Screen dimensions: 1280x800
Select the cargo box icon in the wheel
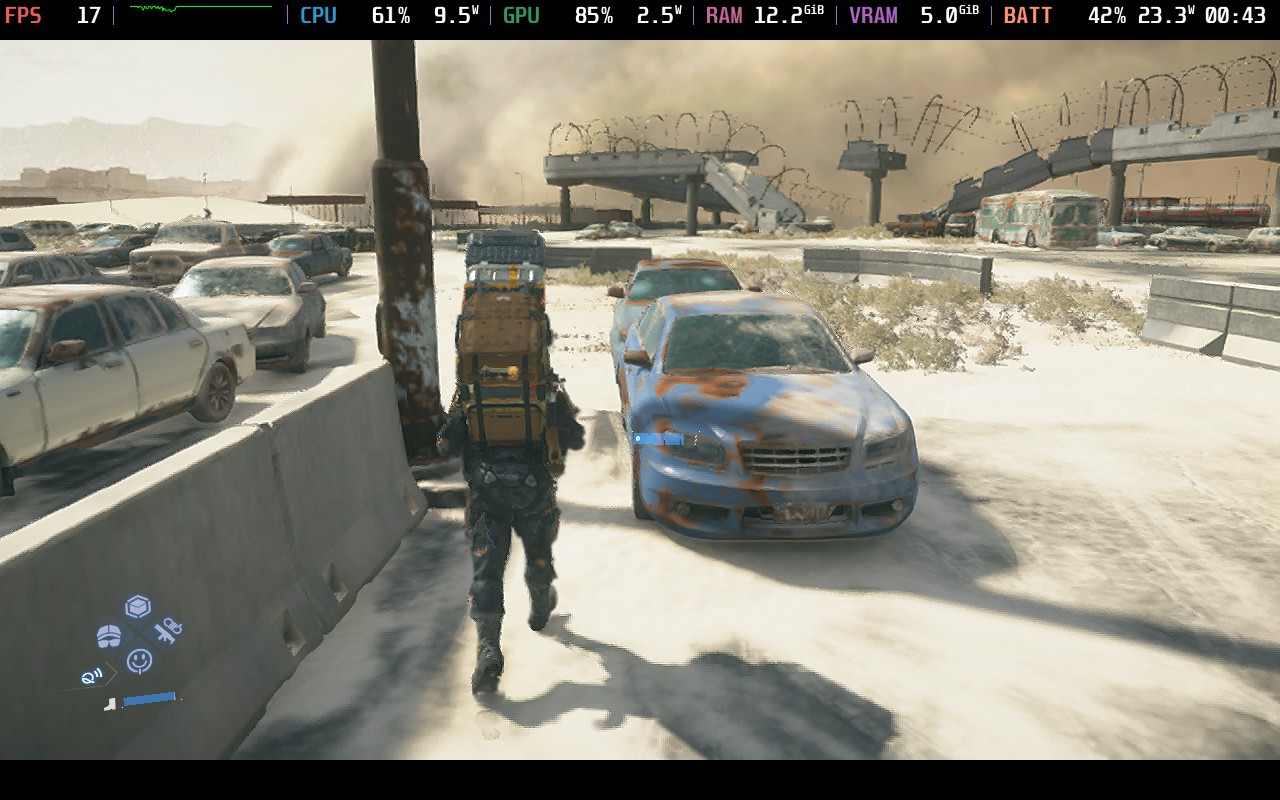click(x=138, y=606)
